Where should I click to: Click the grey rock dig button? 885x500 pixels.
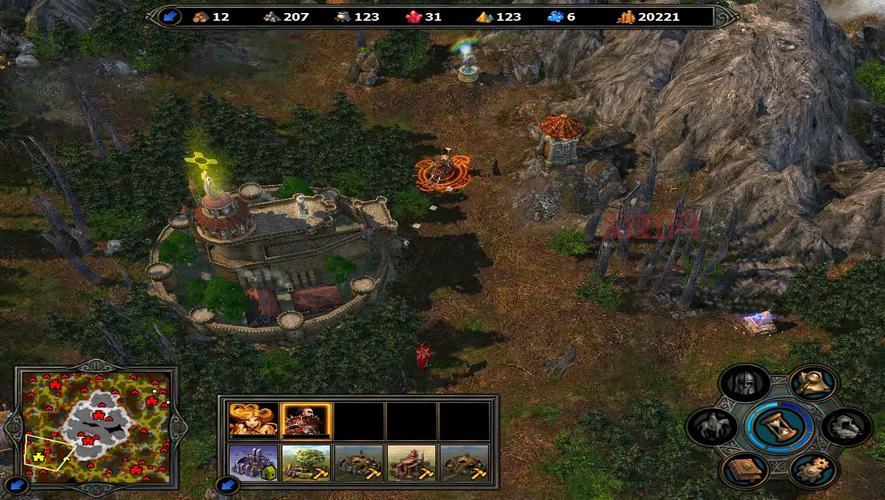[845, 427]
